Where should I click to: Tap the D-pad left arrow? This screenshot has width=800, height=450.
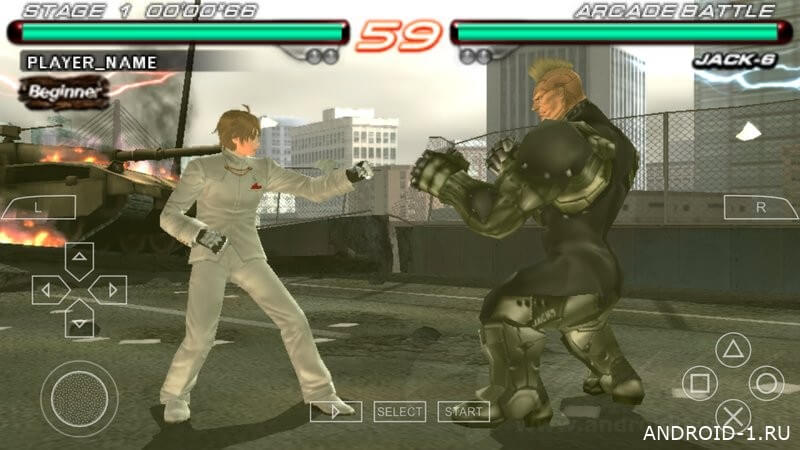coord(48,290)
